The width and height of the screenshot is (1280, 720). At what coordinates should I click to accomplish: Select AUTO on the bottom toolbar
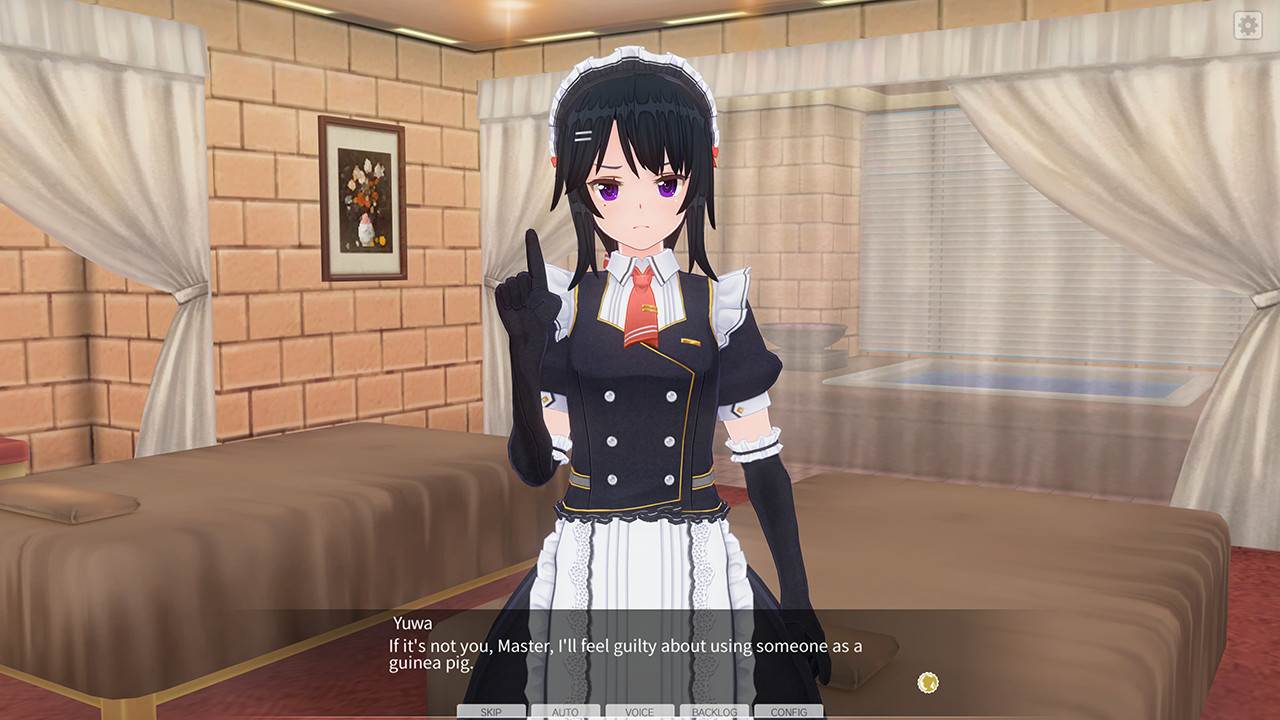click(x=565, y=711)
